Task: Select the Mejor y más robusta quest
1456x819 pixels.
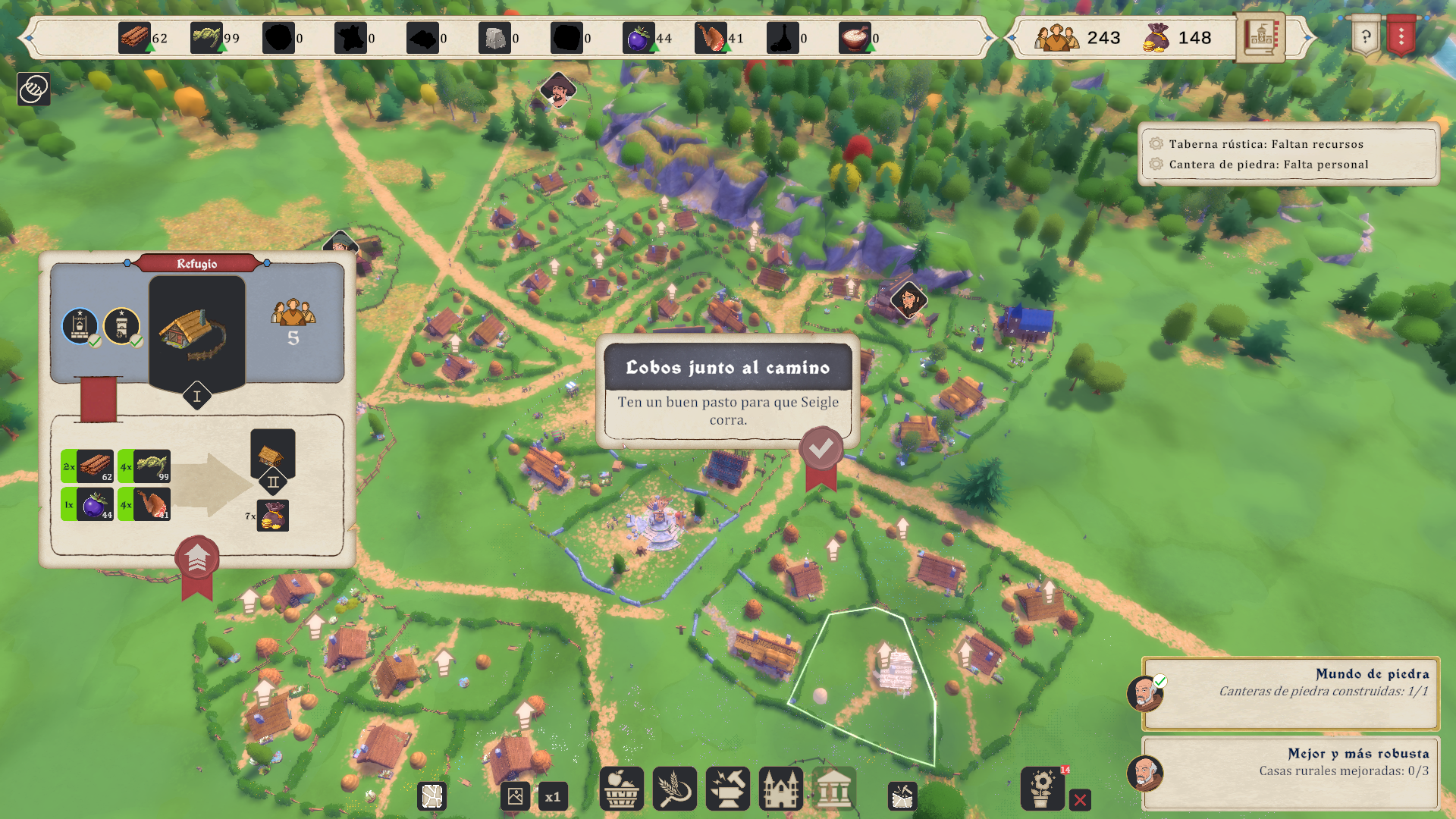Action: (1290, 772)
